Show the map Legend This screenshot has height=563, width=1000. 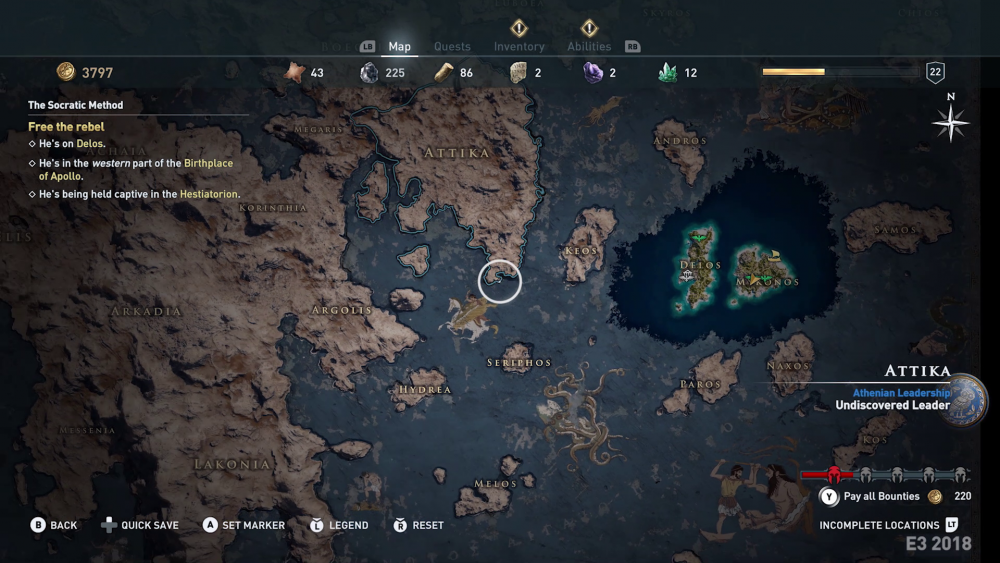click(x=348, y=525)
